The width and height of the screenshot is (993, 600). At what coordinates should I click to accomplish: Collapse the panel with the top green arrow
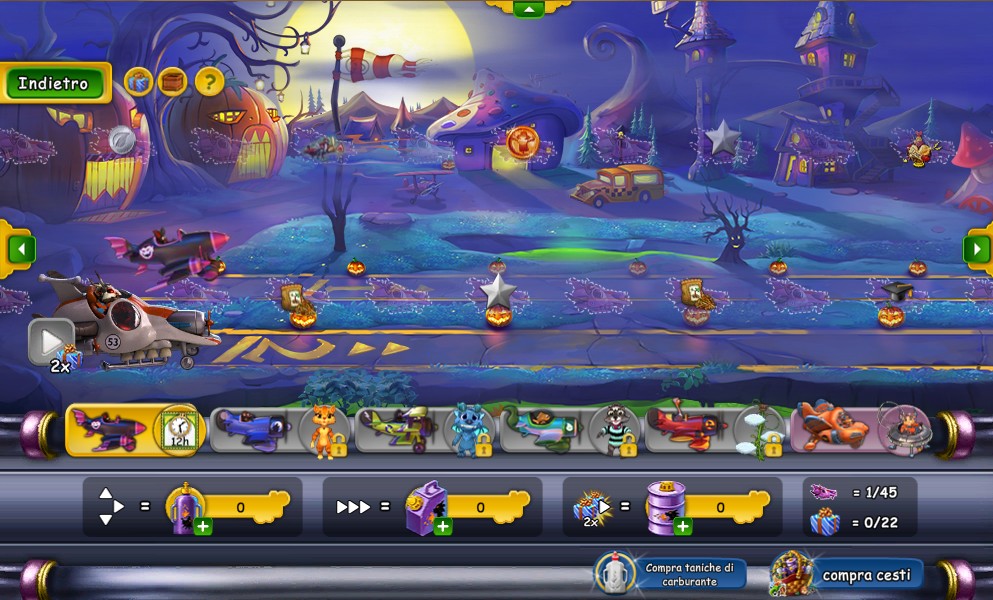(528, 9)
